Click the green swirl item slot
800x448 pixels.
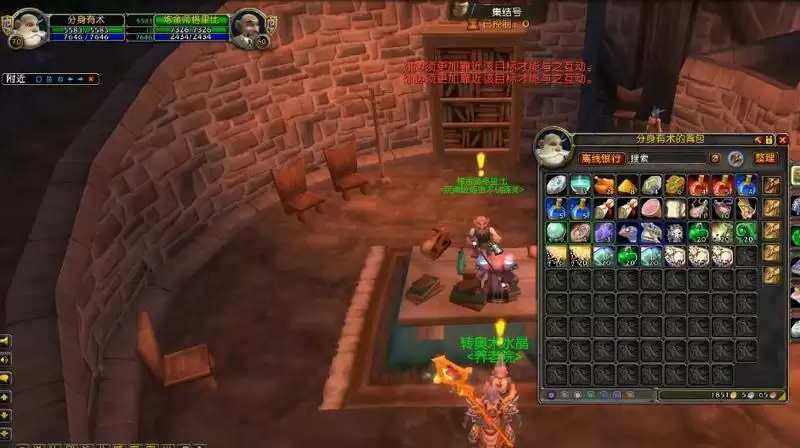pyautogui.click(x=747, y=232)
